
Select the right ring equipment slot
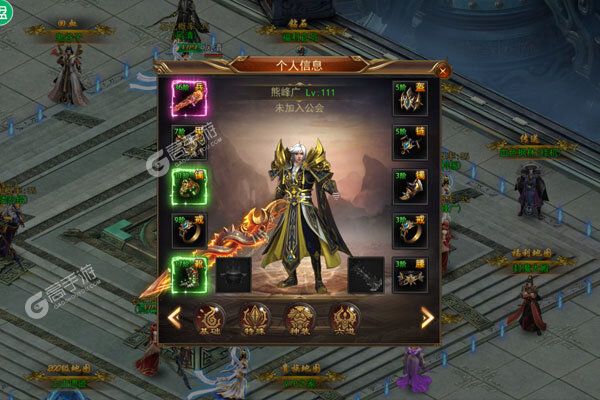click(x=410, y=230)
